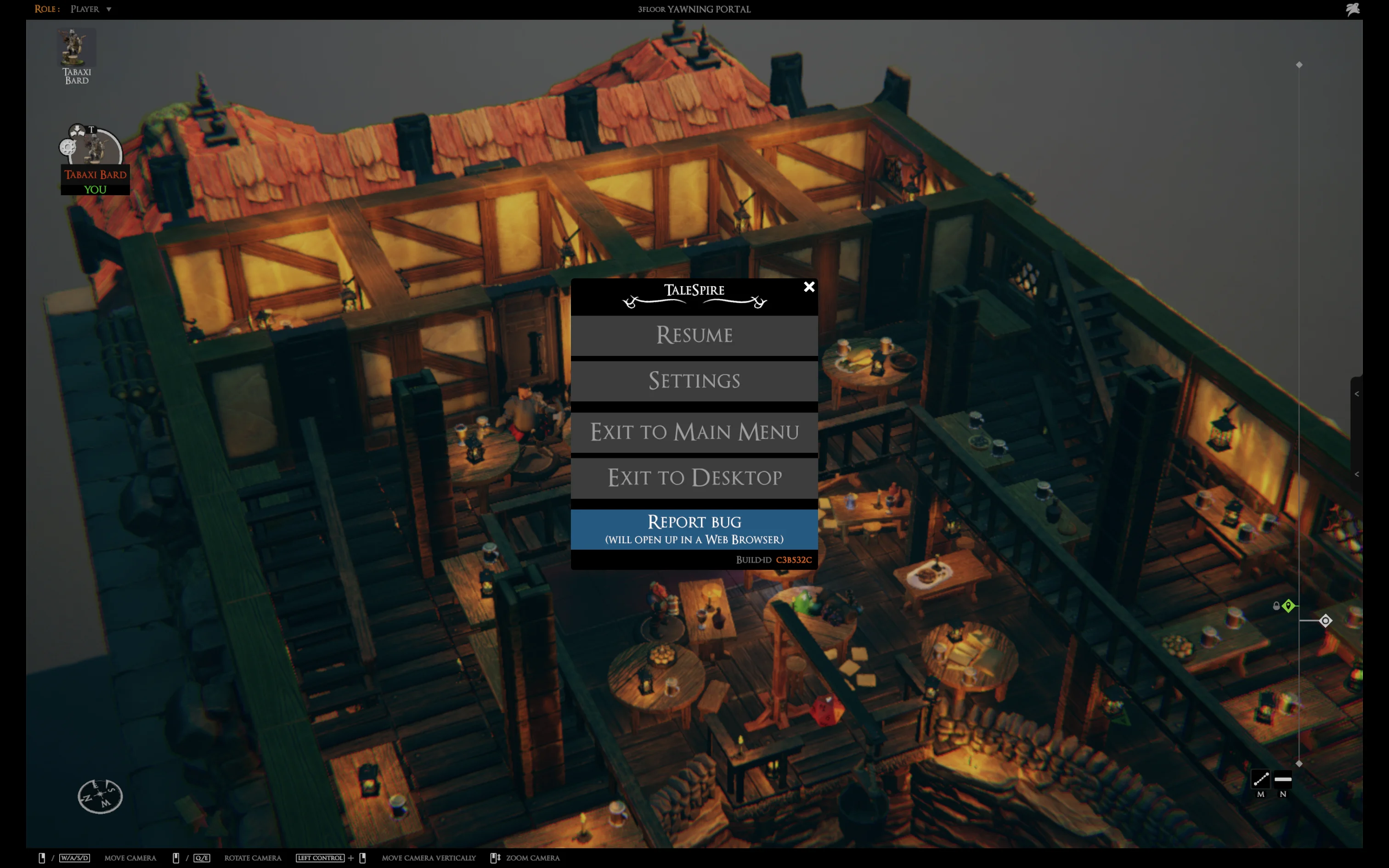Click the Exit to Desktop button

694,478
